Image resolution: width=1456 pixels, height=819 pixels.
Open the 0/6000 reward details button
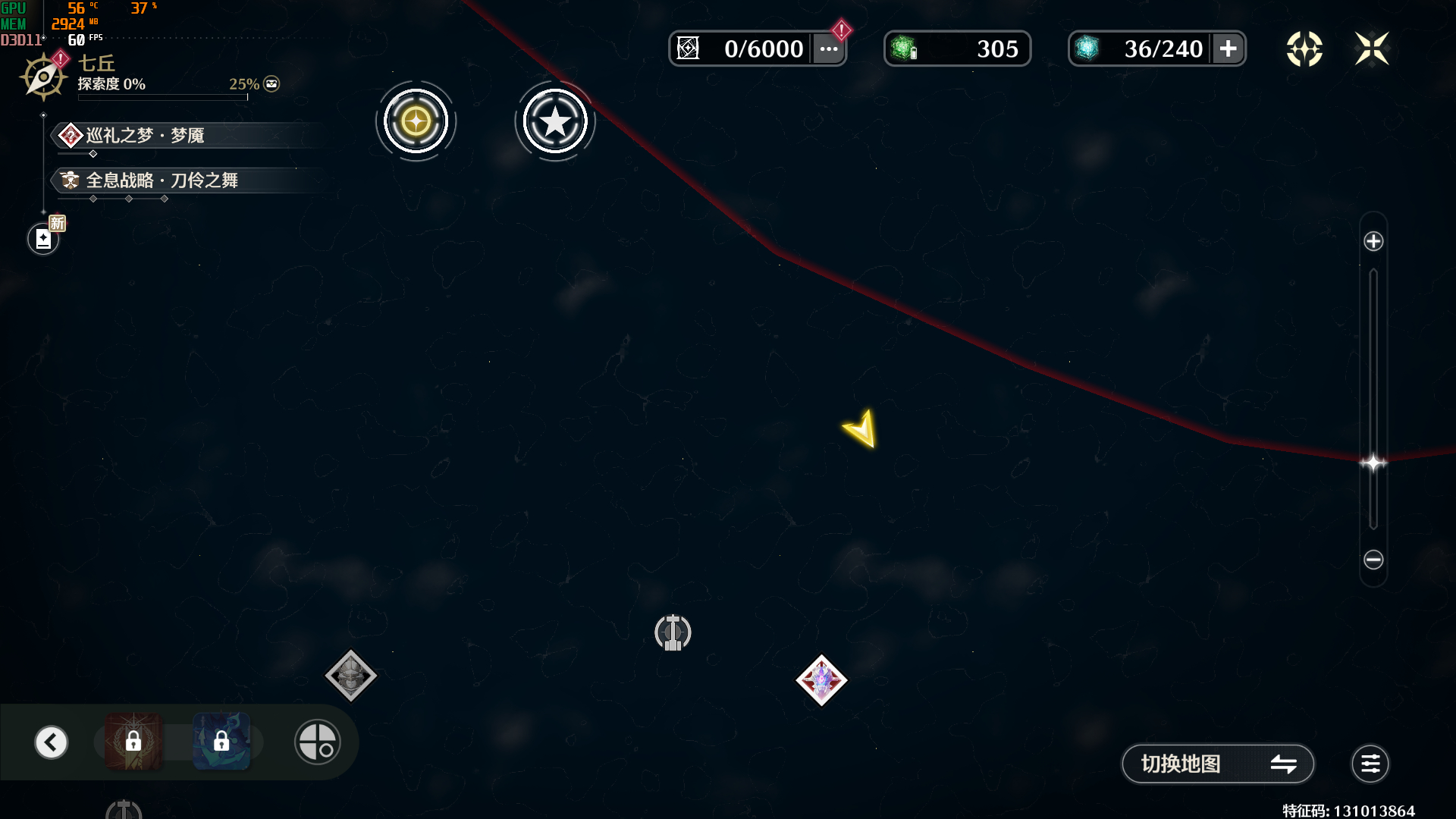[829, 49]
